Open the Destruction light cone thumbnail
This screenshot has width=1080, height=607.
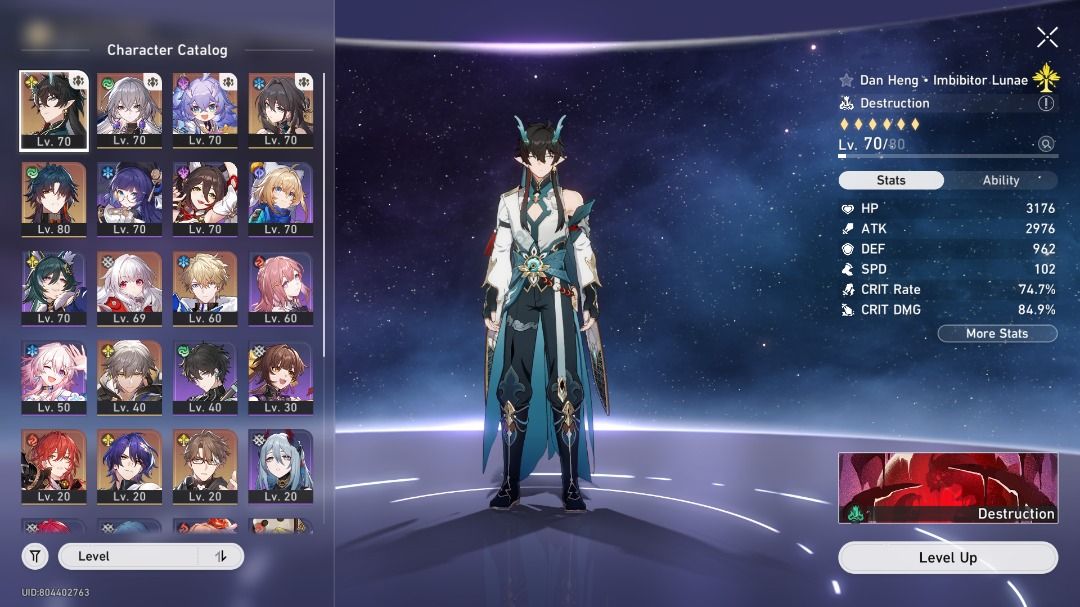[x=947, y=488]
